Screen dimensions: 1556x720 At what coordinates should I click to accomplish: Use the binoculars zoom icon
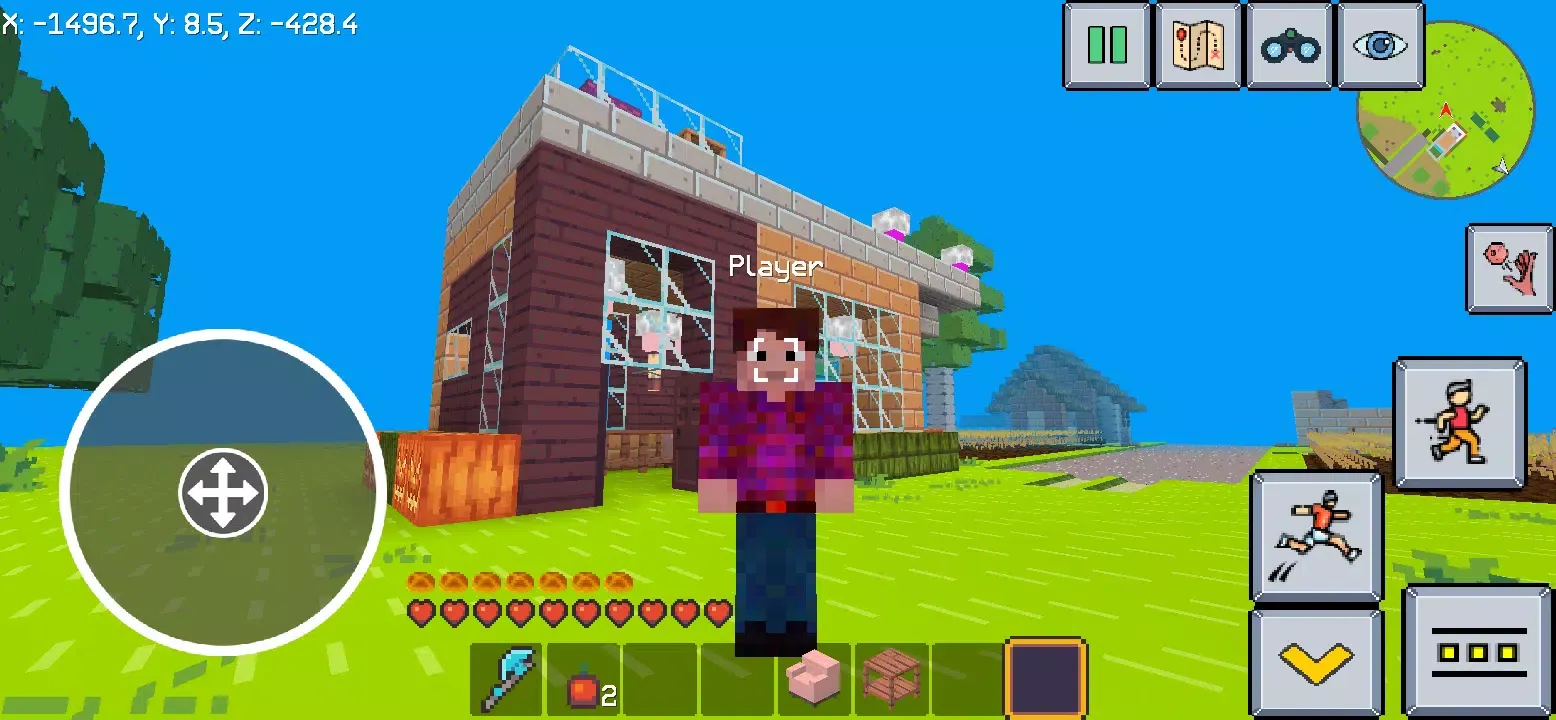click(1289, 45)
